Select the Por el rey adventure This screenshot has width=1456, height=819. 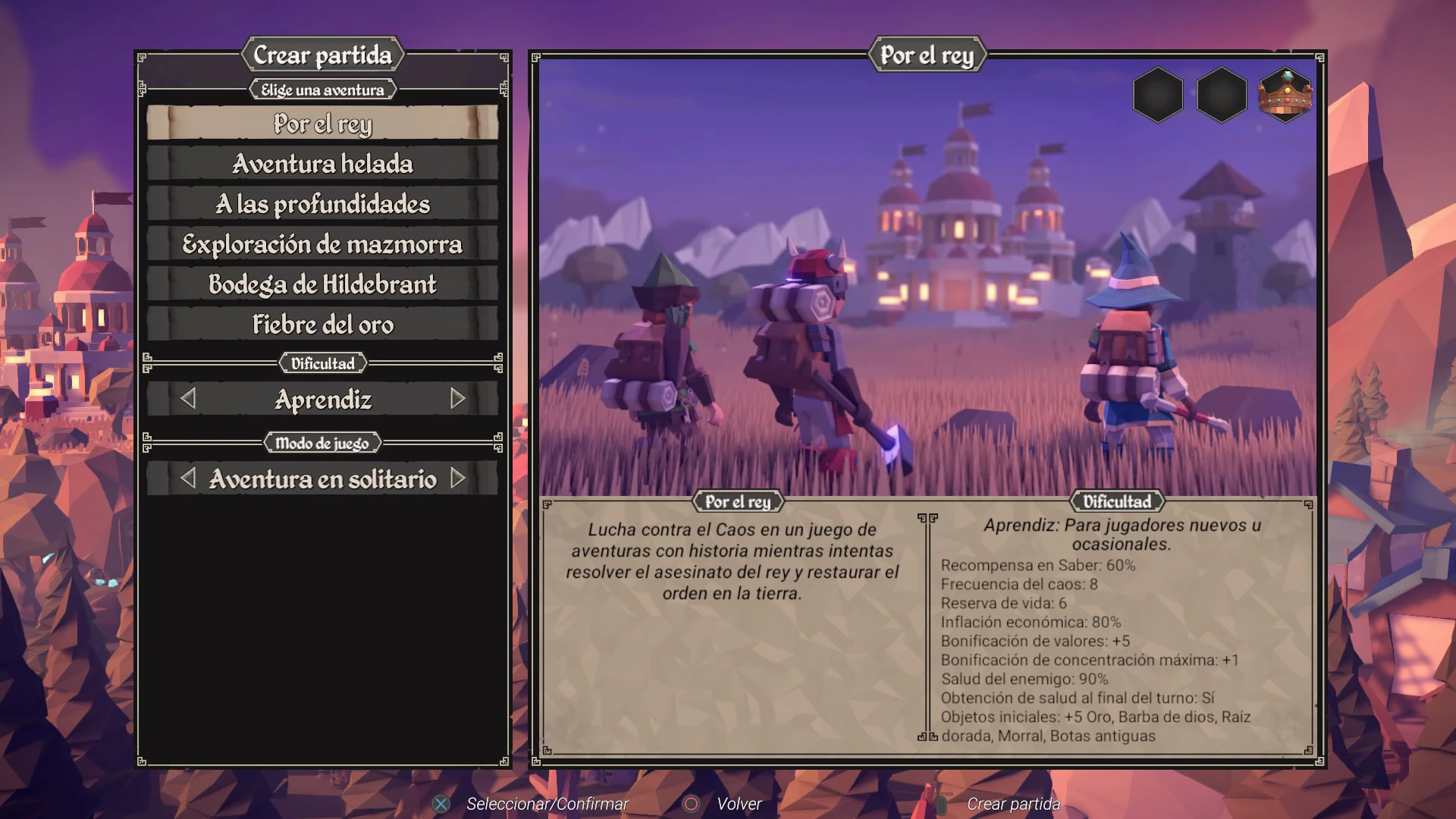[322, 124]
